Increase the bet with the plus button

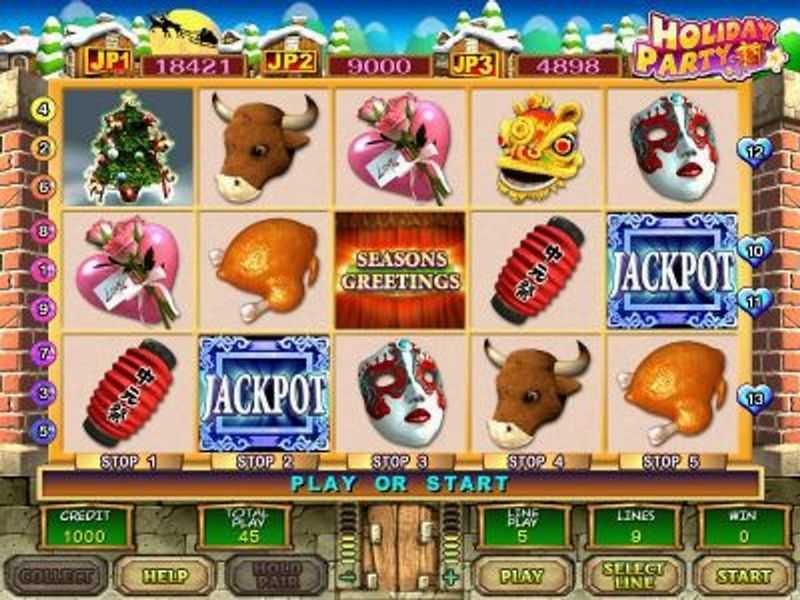(x=452, y=577)
